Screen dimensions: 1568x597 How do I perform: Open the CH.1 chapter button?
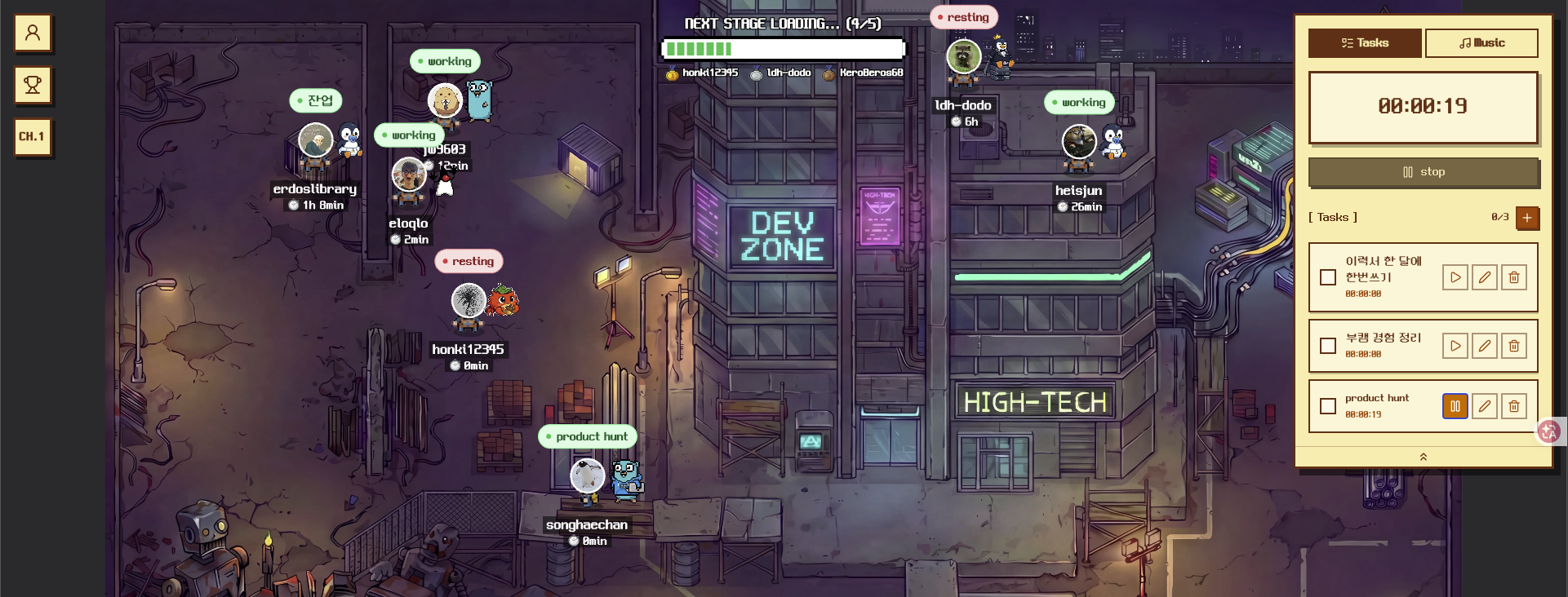click(33, 136)
